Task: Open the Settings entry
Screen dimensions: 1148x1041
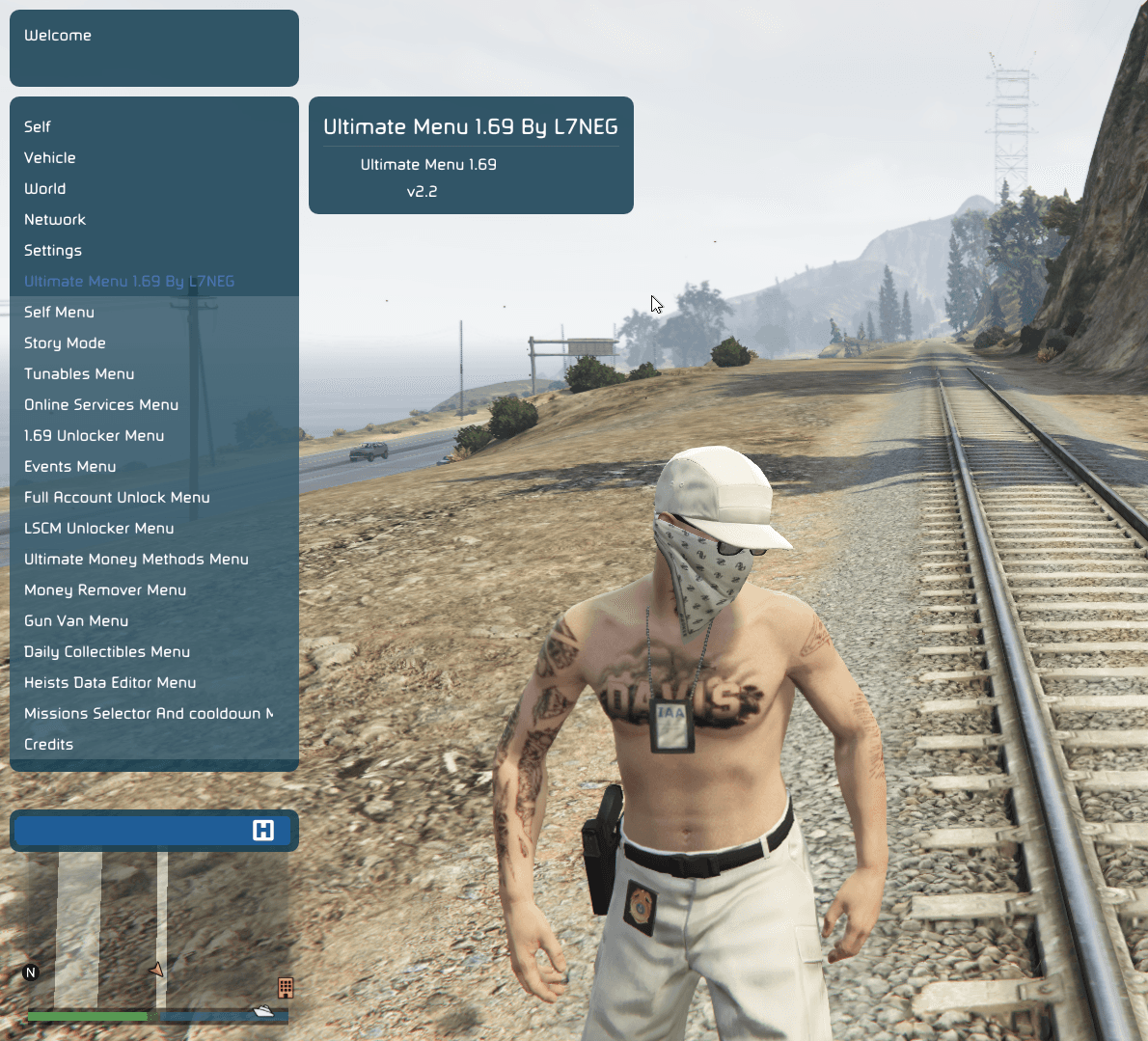Action: coord(53,250)
